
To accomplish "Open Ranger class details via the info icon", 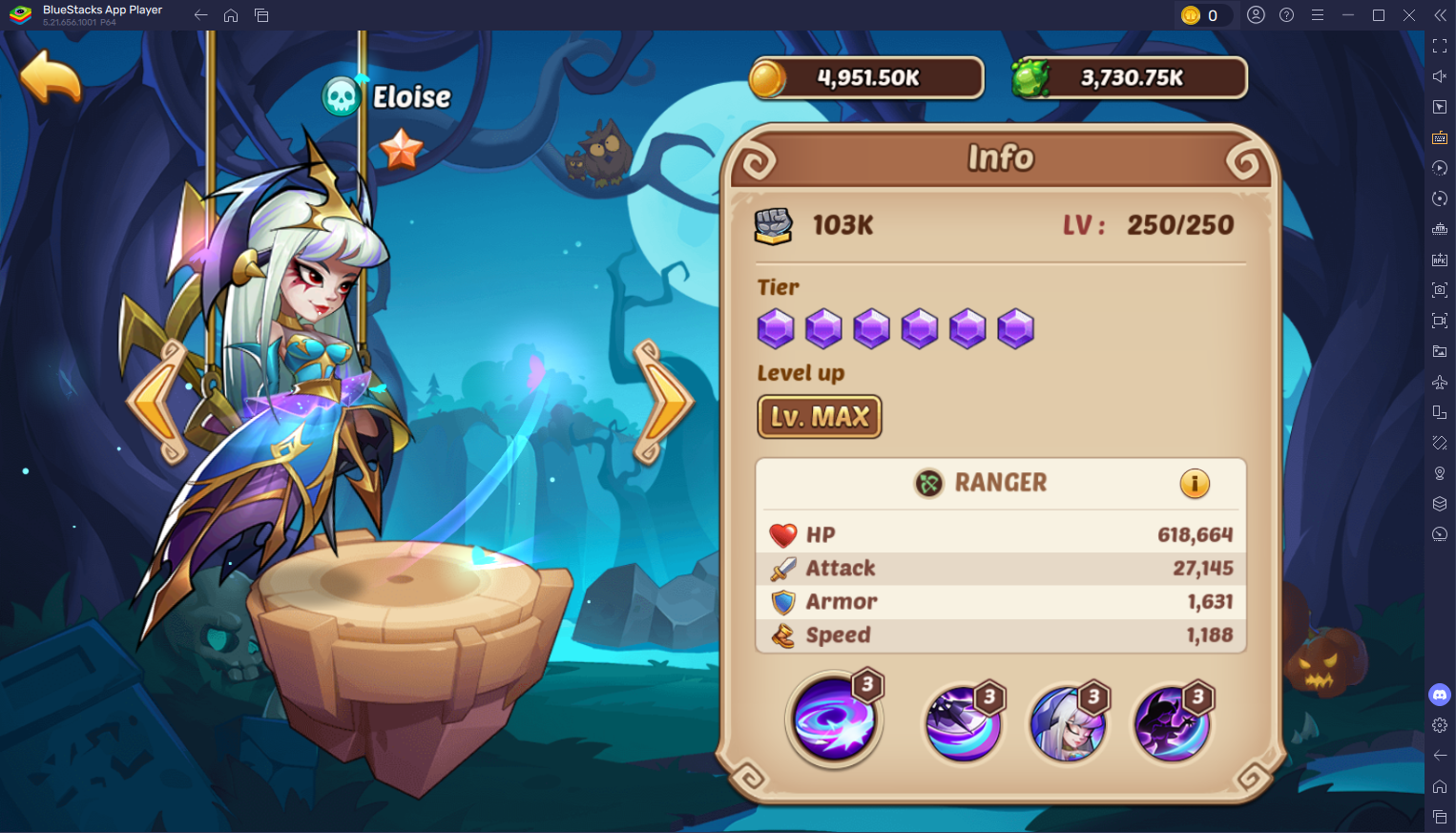I will coord(1196,484).
